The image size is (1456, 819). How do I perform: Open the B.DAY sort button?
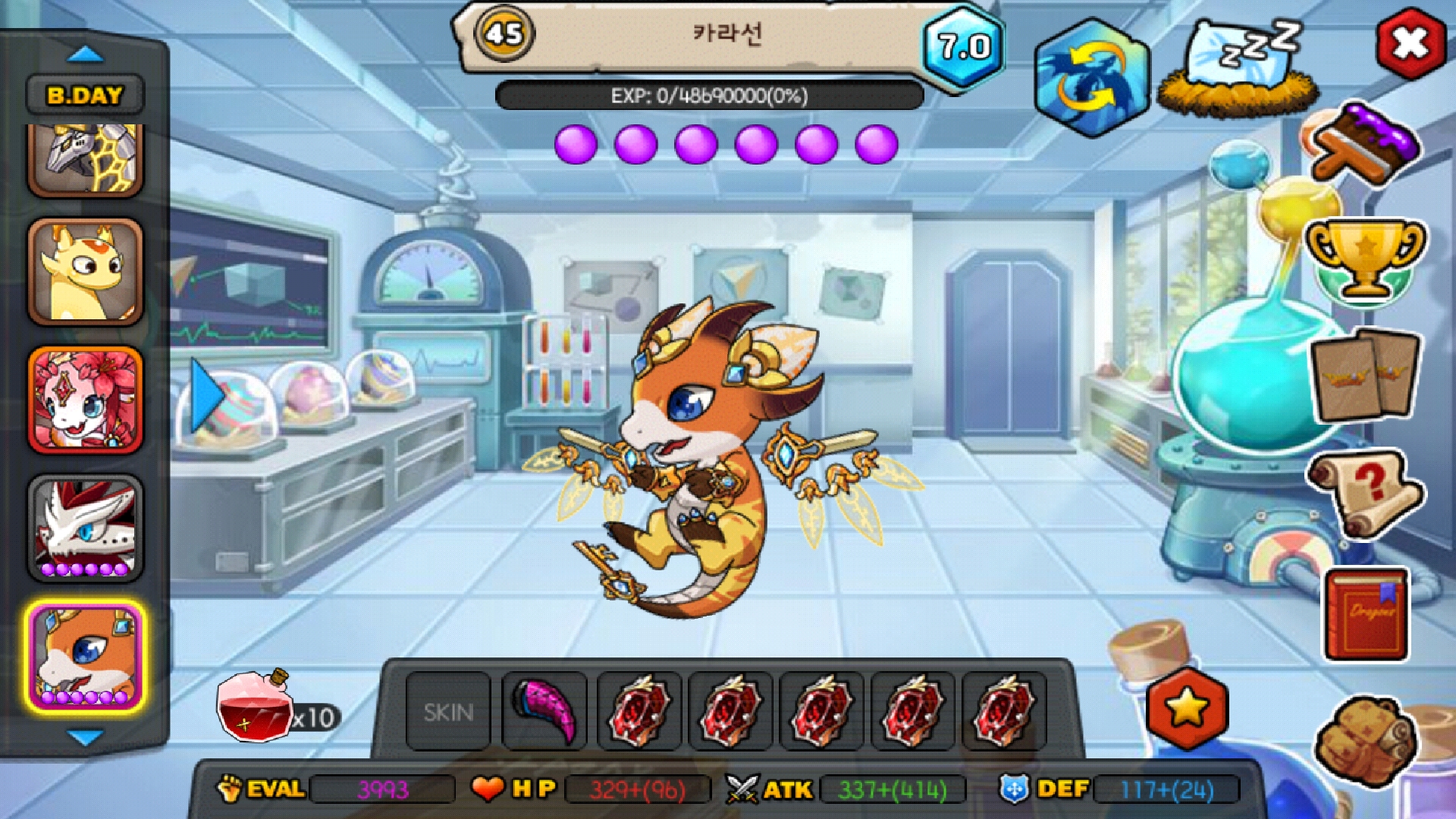pos(85,96)
